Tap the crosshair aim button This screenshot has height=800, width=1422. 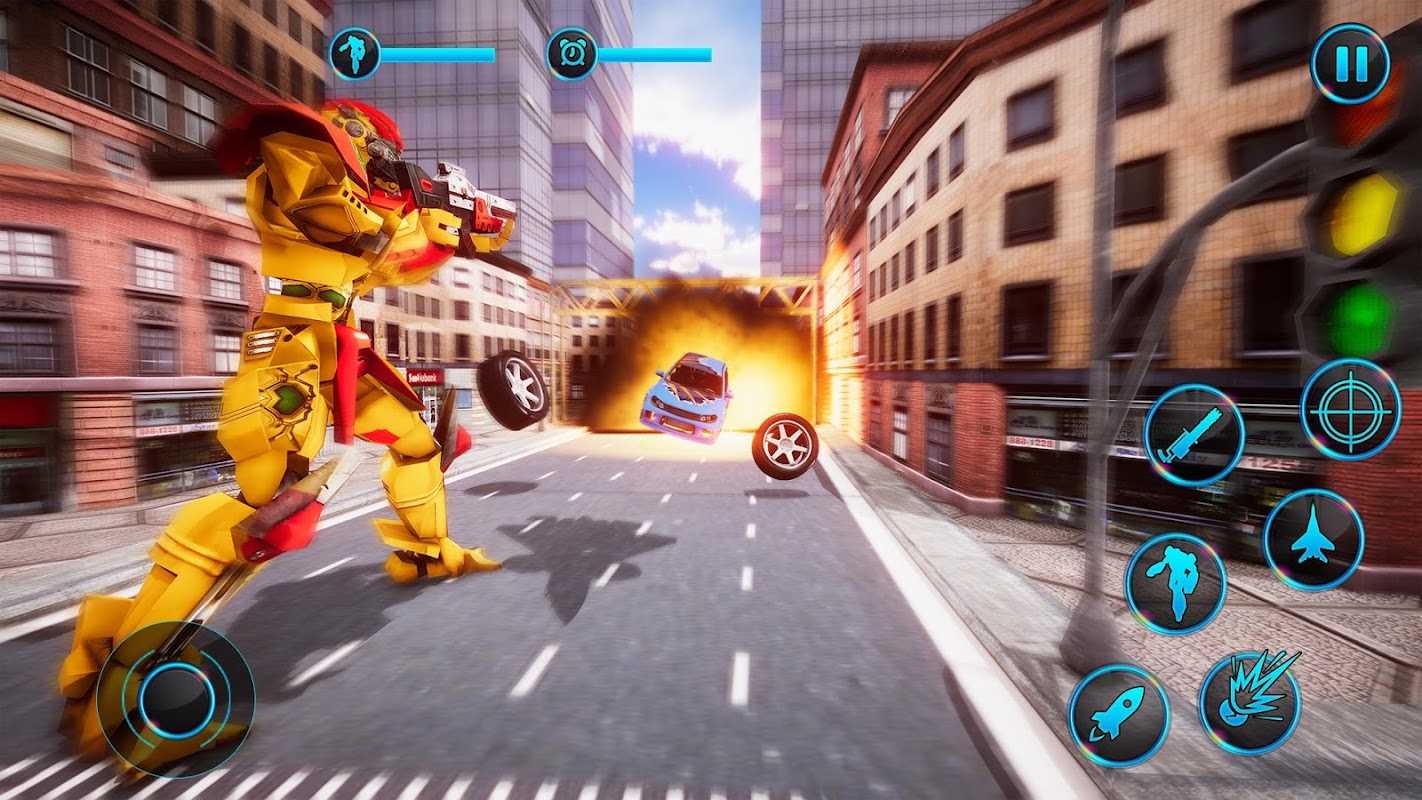pyautogui.click(x=1350, y=409)
